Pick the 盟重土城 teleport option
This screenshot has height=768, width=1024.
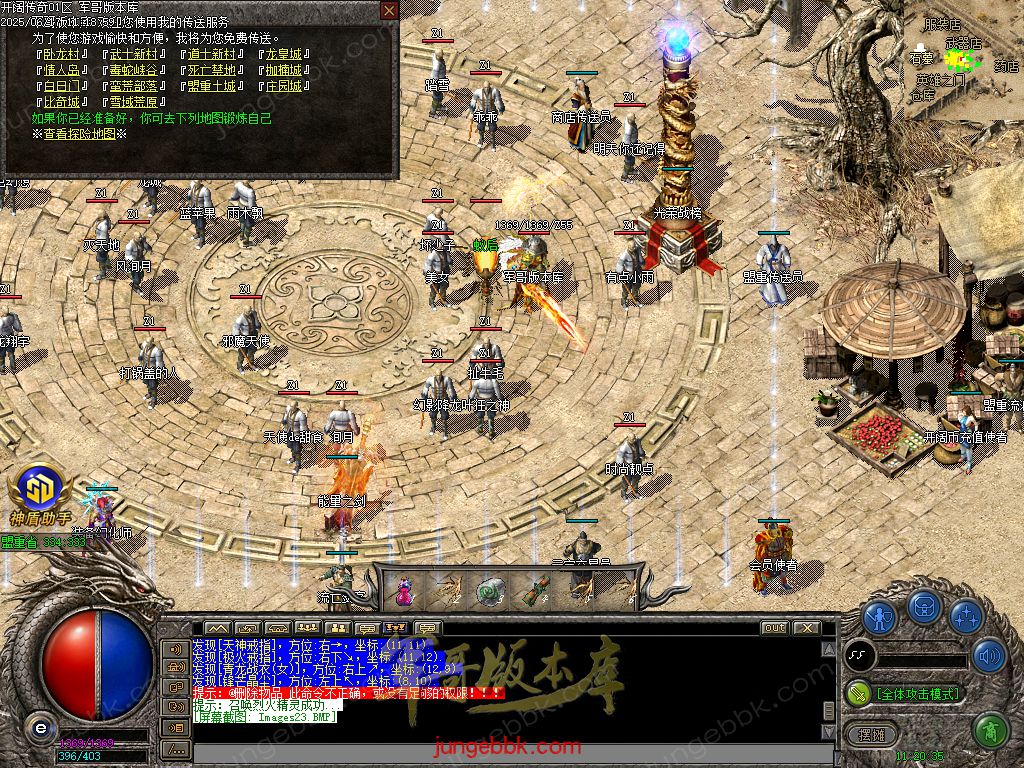(x=211, y=86)
